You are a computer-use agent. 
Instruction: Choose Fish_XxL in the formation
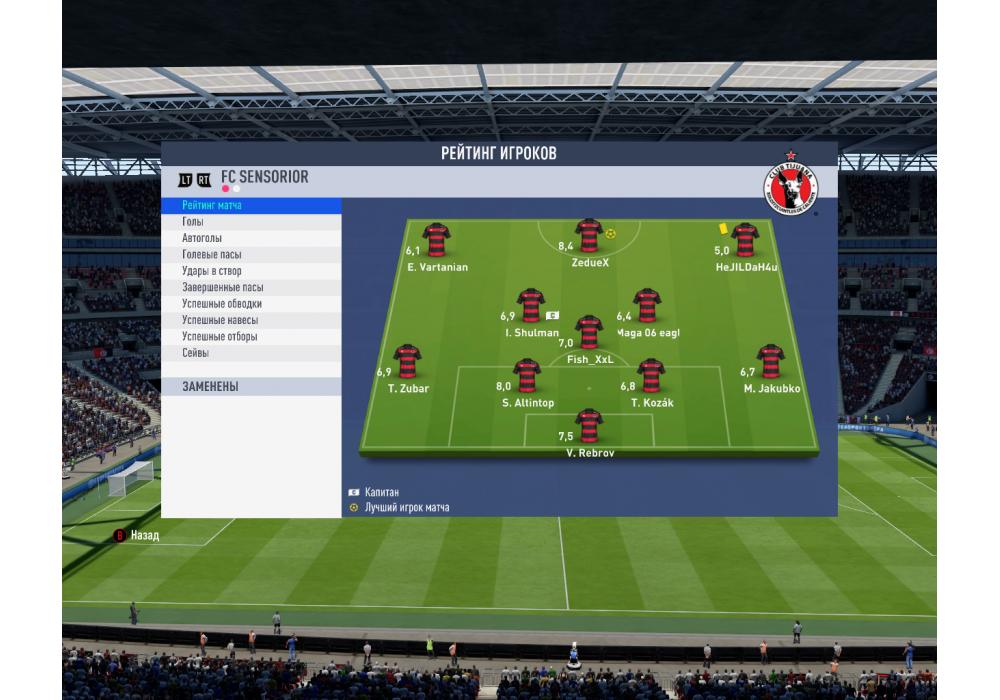click(589, 332)
